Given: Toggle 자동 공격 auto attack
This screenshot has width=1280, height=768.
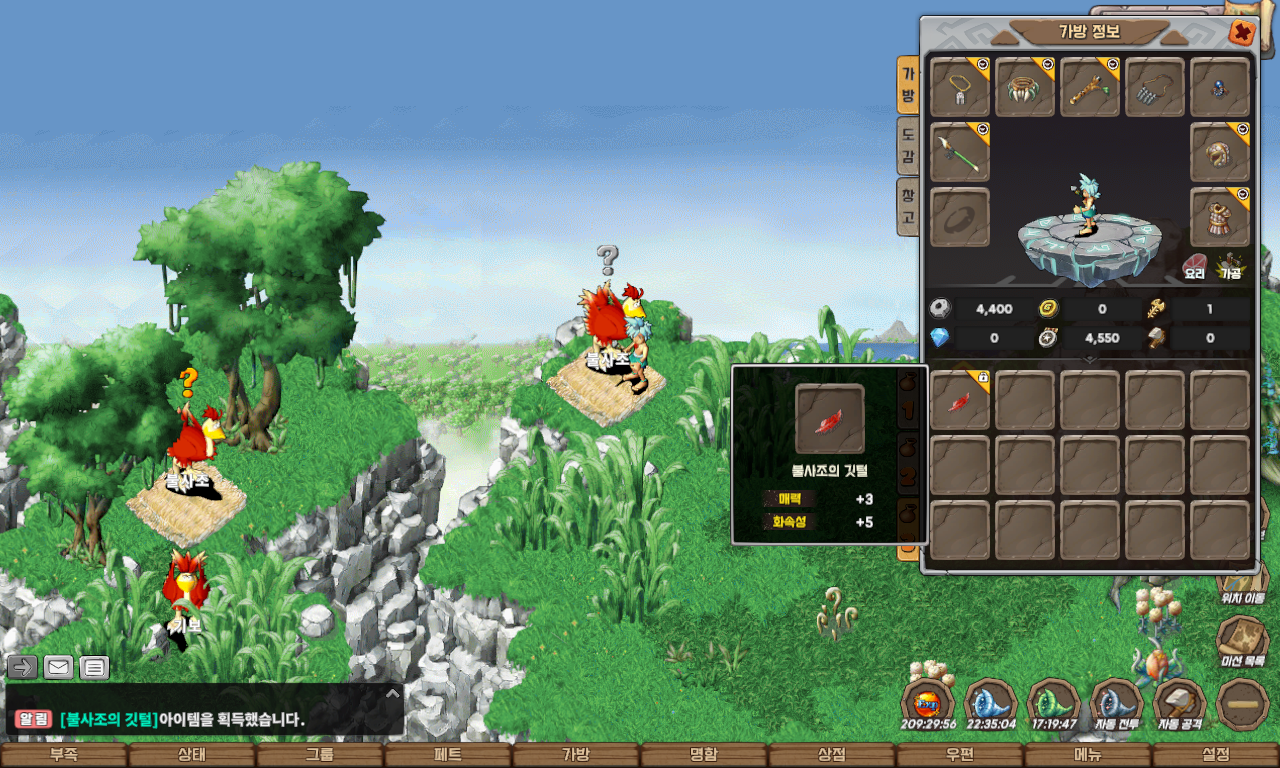Looking at the screenshot, I should pyautogui.click(x=1180, y=705).
